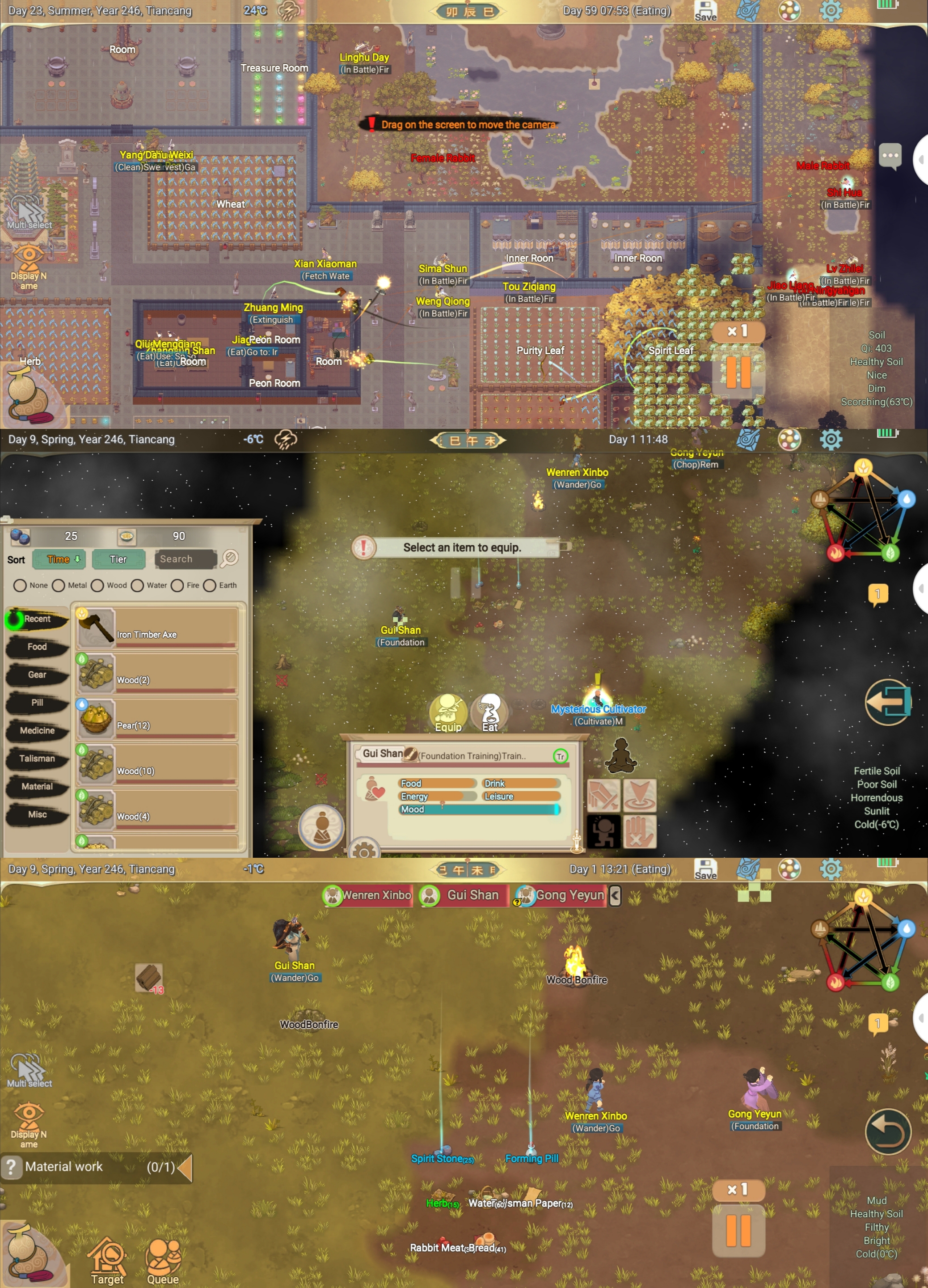Choose the Pear(12) inventory row
The height and width of the screenshot is (1288, 928).
156,719
